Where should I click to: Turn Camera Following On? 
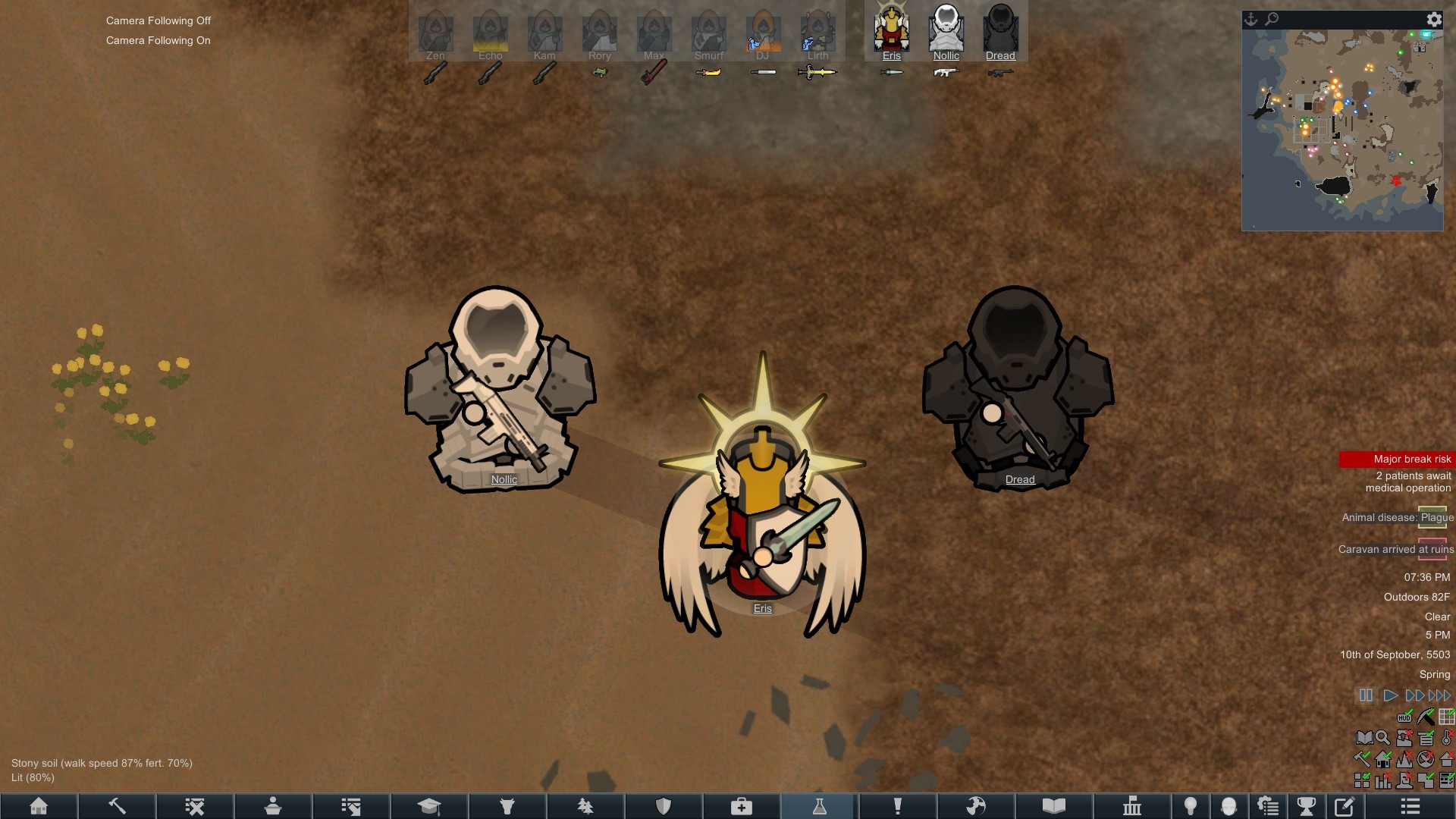[158, 40]
